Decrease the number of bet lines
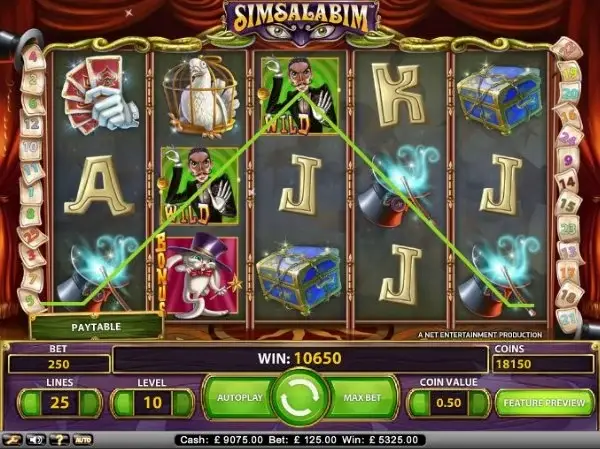Image resolution: width=600 pixels, height=449 pixels. pyautogui.click(x=31, y=403)
